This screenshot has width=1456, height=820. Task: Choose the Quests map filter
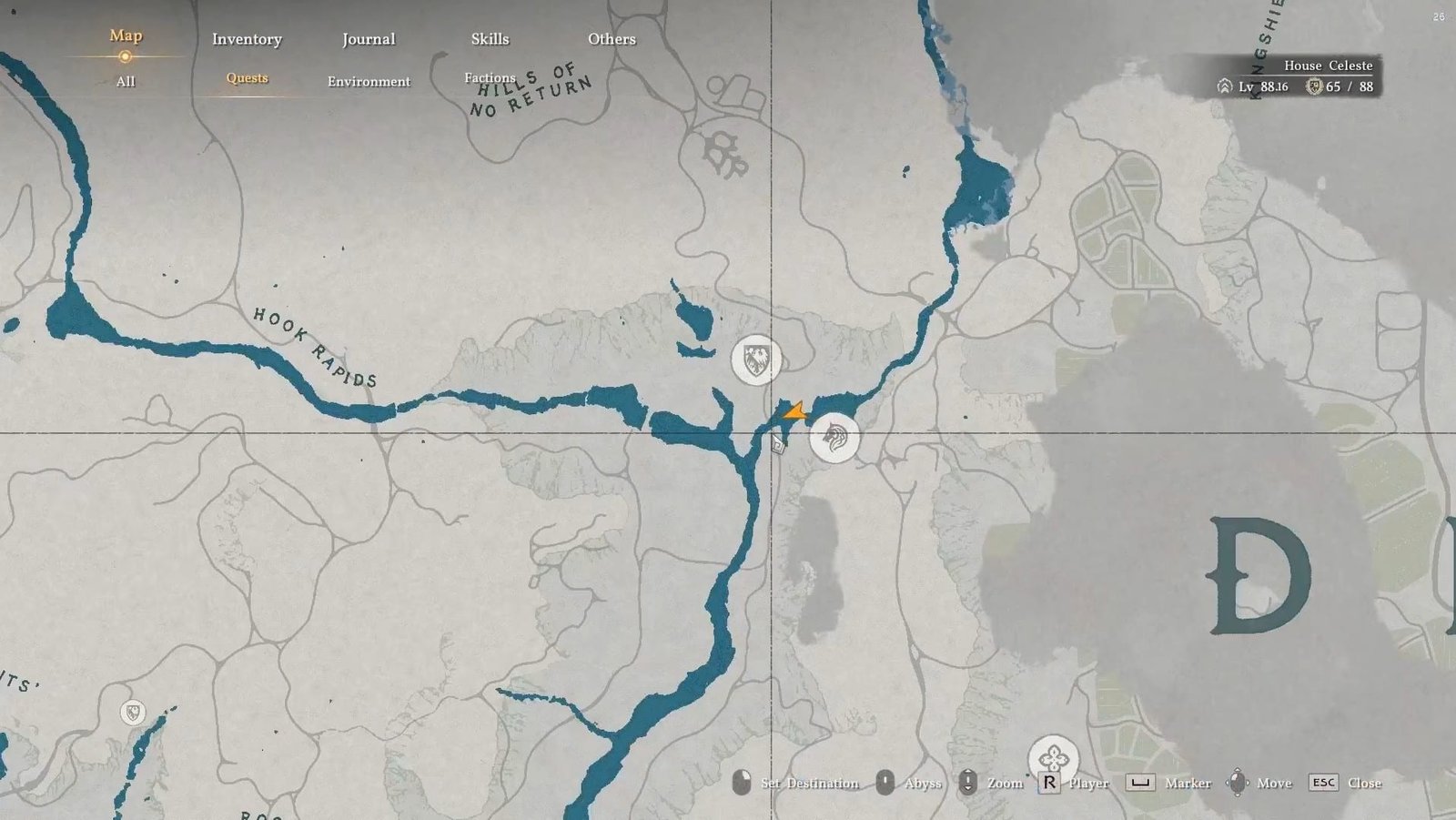pyautogui.click(x=247, y=78)
